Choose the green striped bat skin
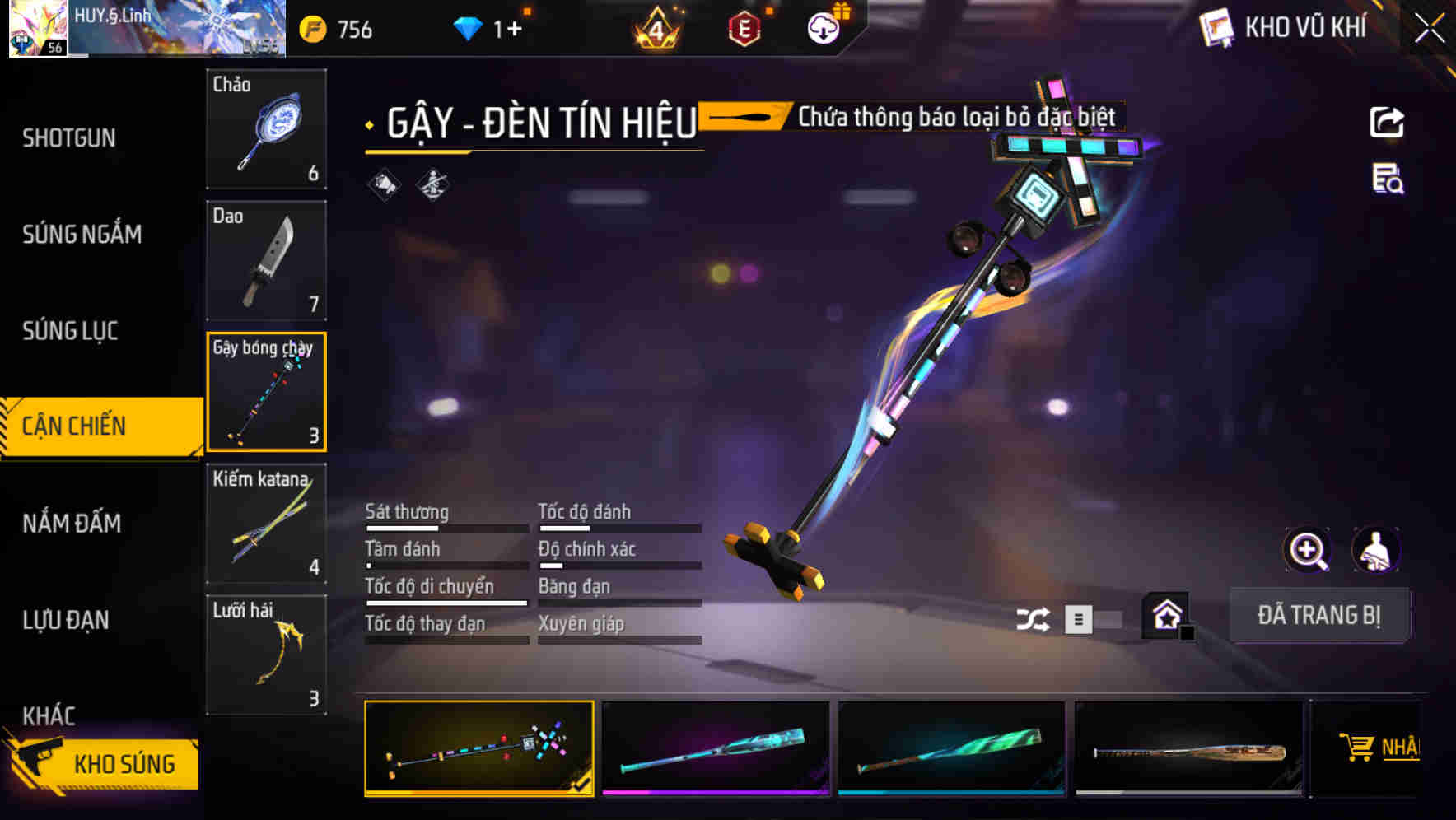The image size is (1456, 820). click(951, 748)
